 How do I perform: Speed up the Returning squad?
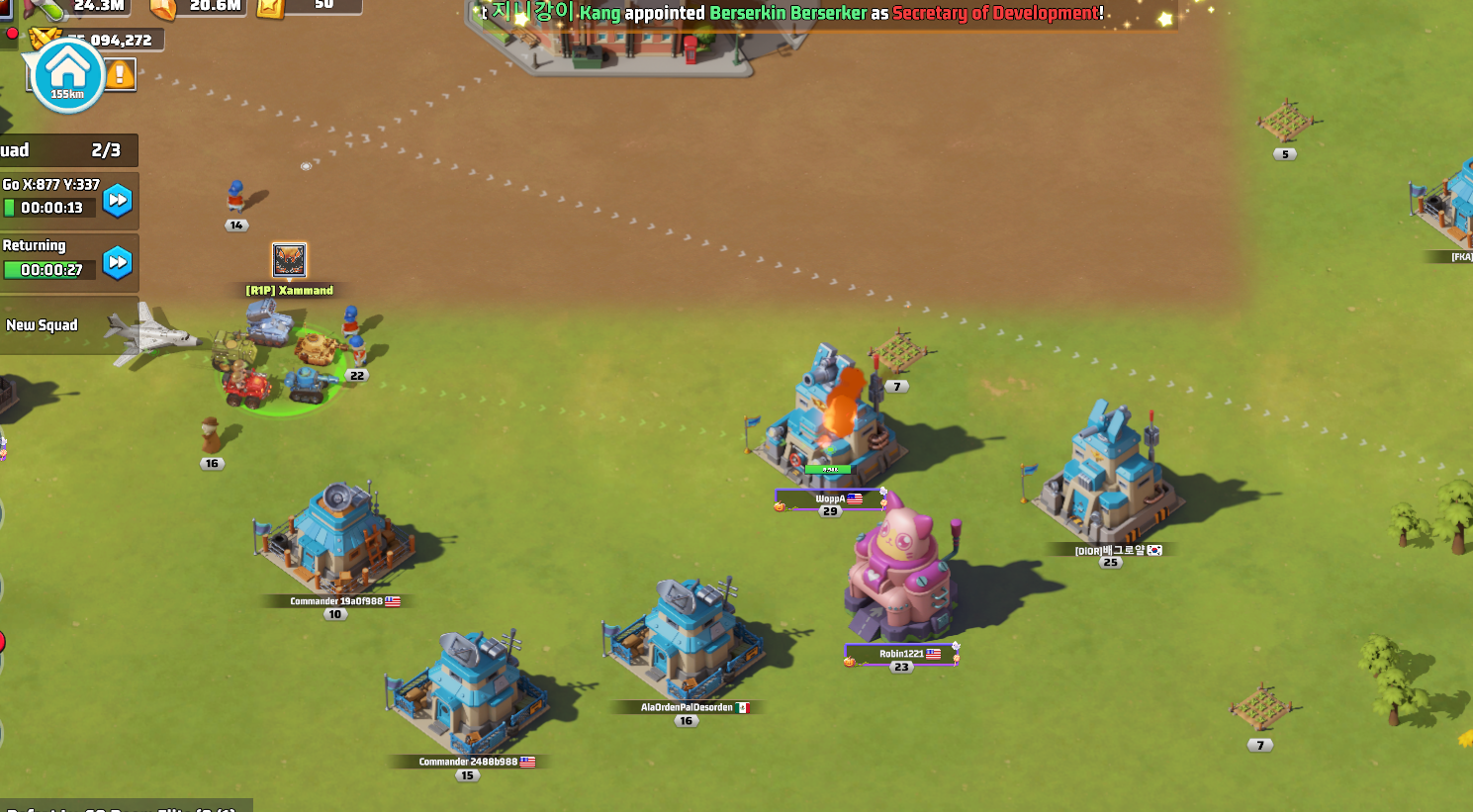click(118, 262)
